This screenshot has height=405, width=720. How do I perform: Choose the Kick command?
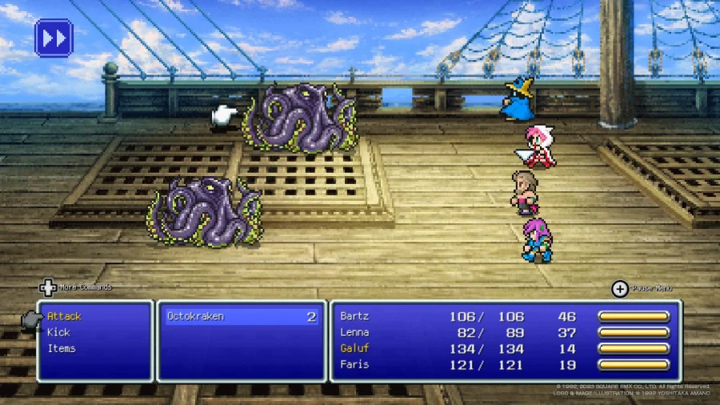[x=59, y=332]
